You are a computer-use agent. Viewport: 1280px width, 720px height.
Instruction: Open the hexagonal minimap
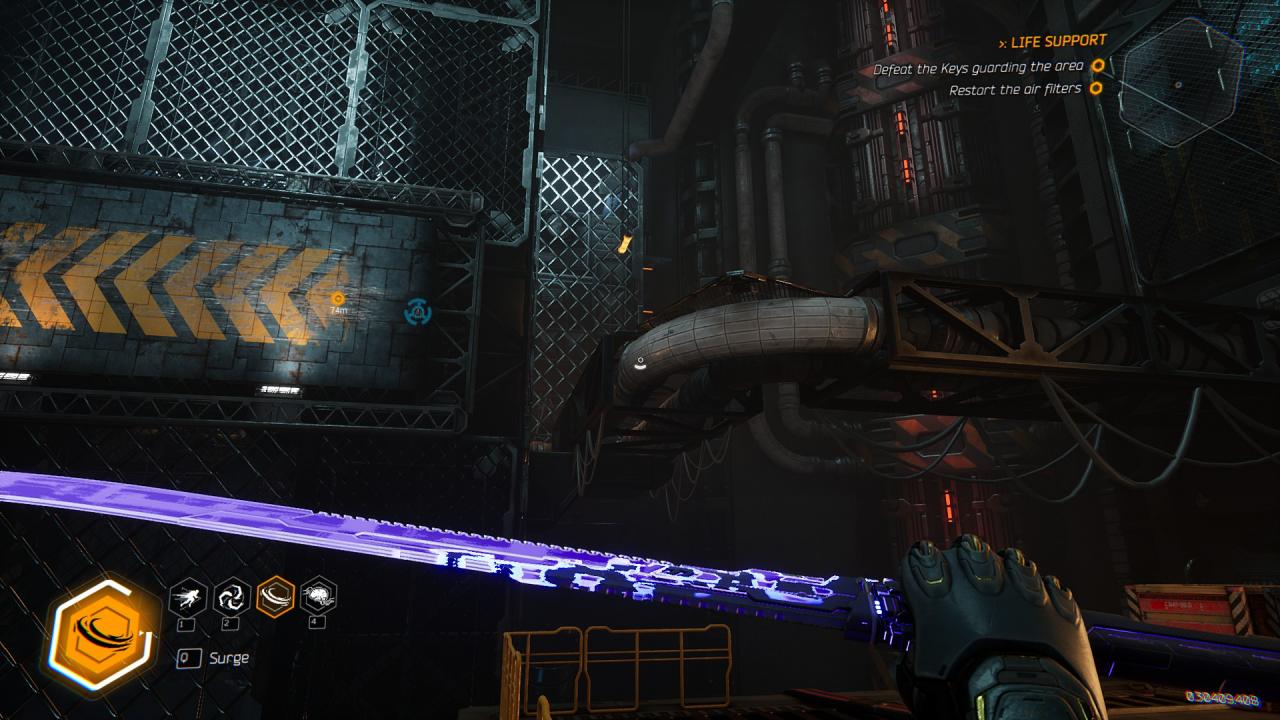[x=1180, y=78]
